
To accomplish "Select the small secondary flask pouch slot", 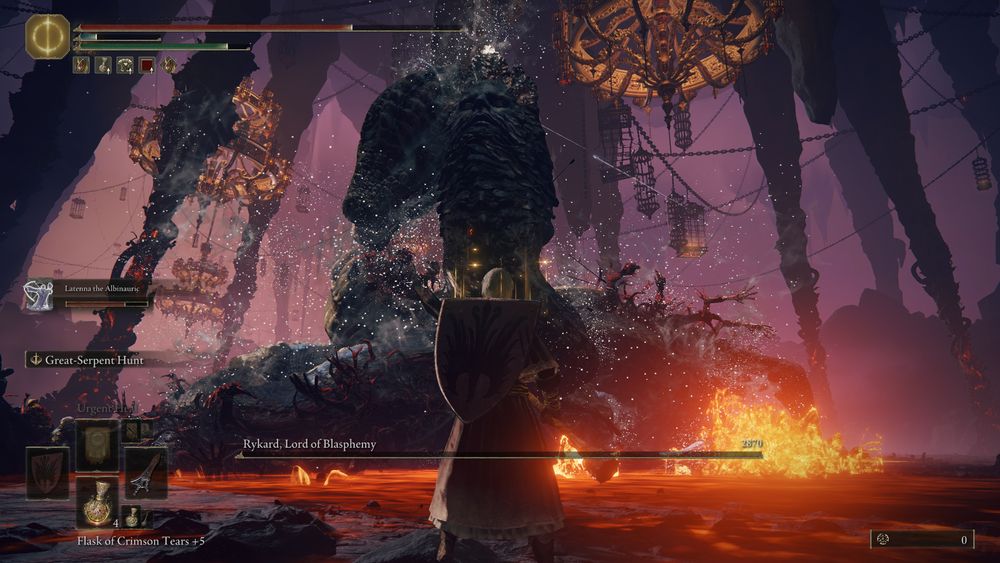I will [133, 516].
